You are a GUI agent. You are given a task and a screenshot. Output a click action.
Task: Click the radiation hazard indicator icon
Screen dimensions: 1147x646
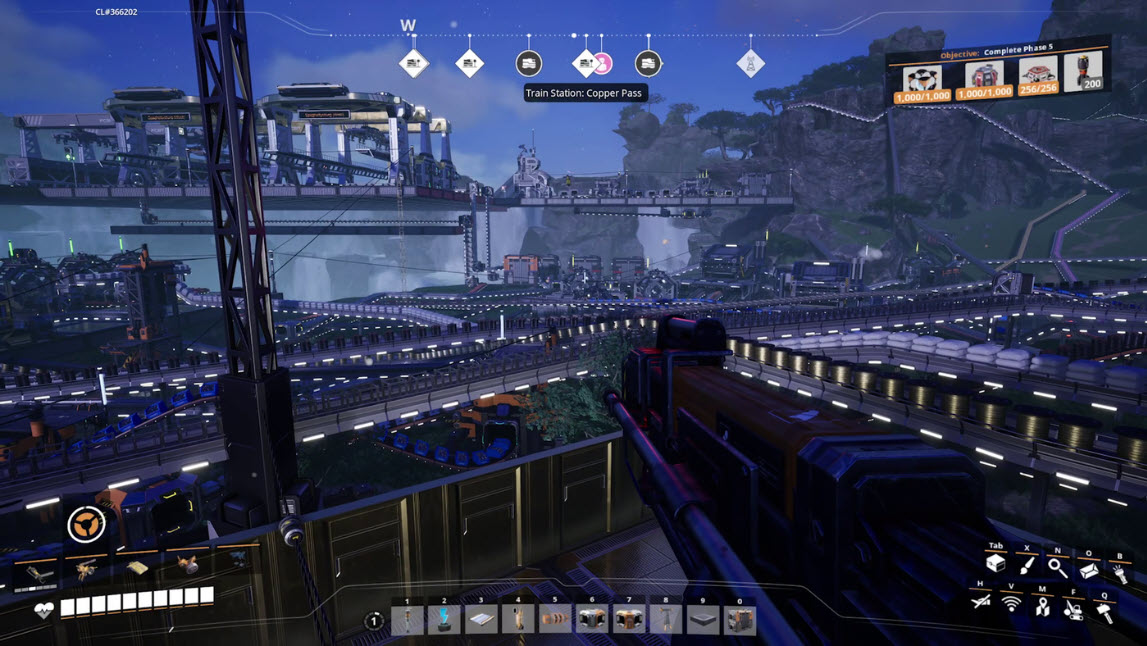point(86,524)
